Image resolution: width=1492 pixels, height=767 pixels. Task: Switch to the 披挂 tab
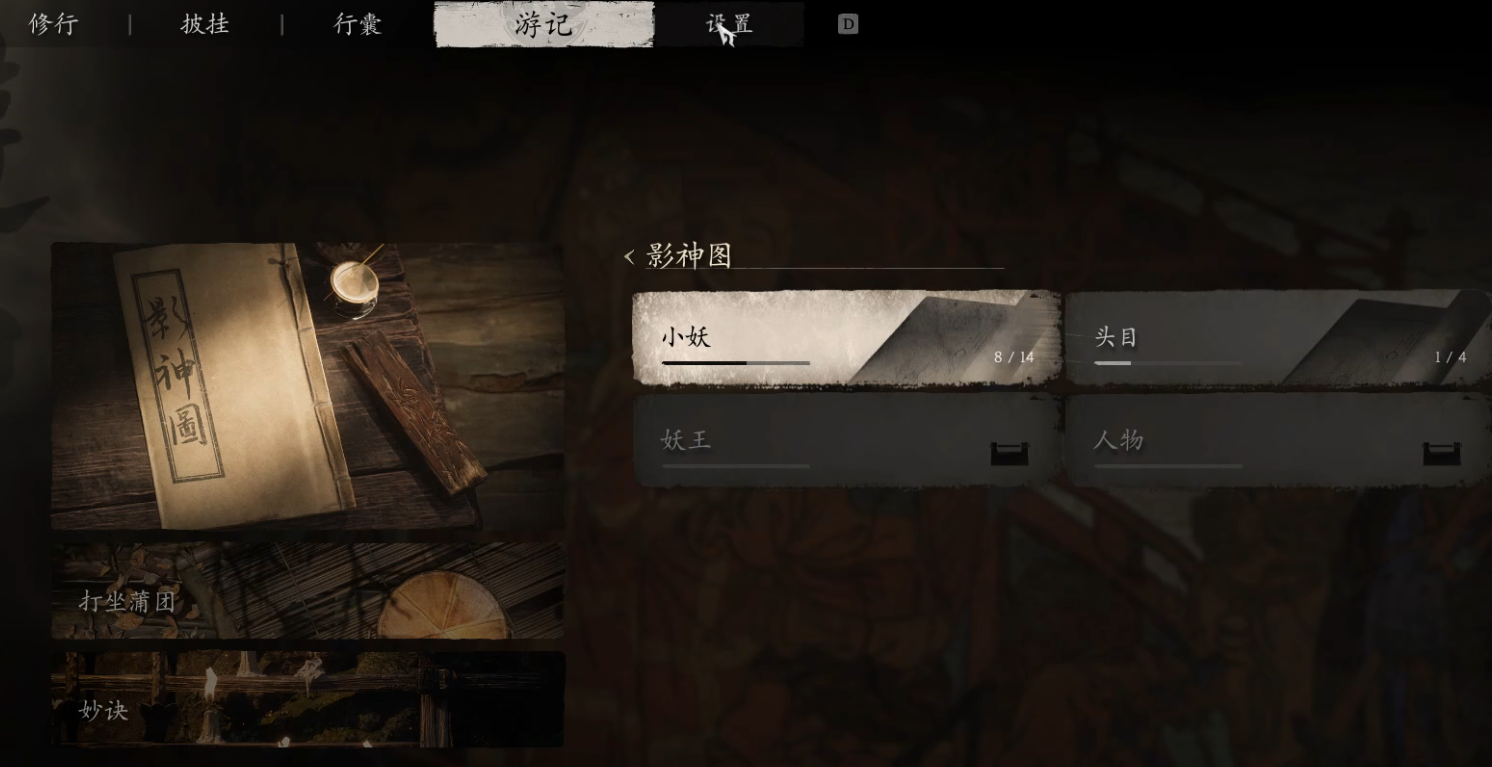[203, 24]
